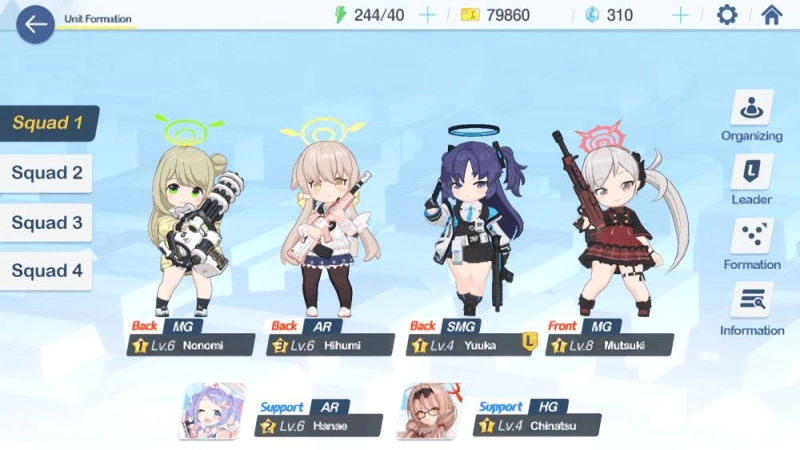The image size is (800, 450).
Task: Open settings gear icon
Action: 727,15
